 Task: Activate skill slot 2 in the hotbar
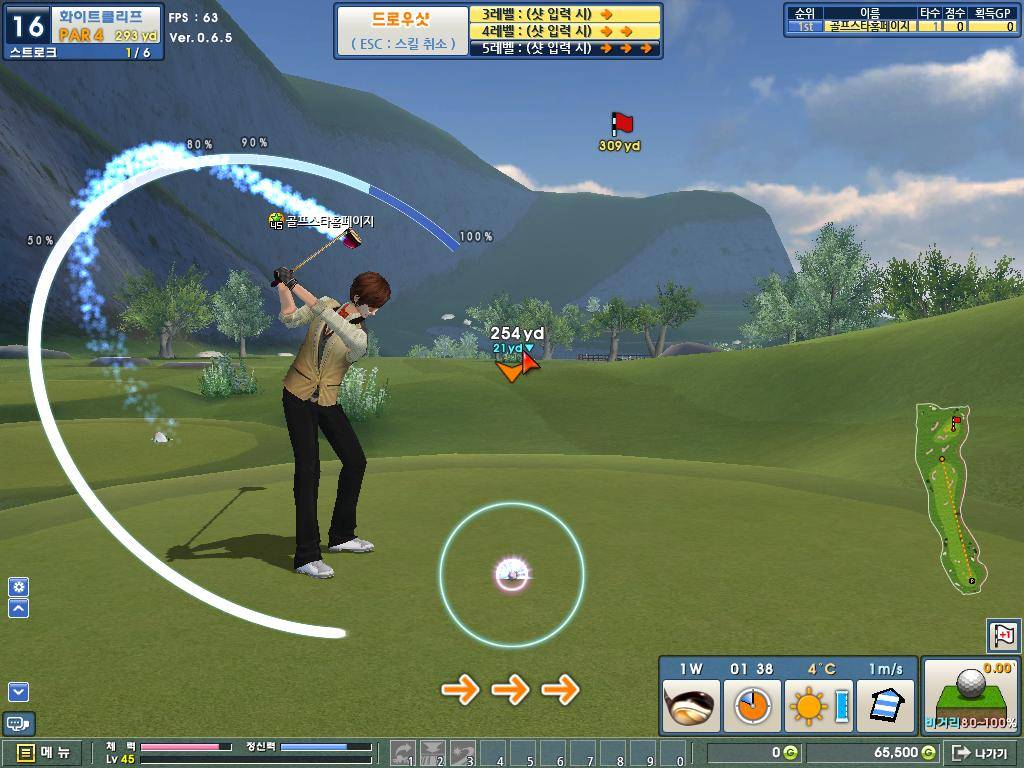[x=433, y=753]
